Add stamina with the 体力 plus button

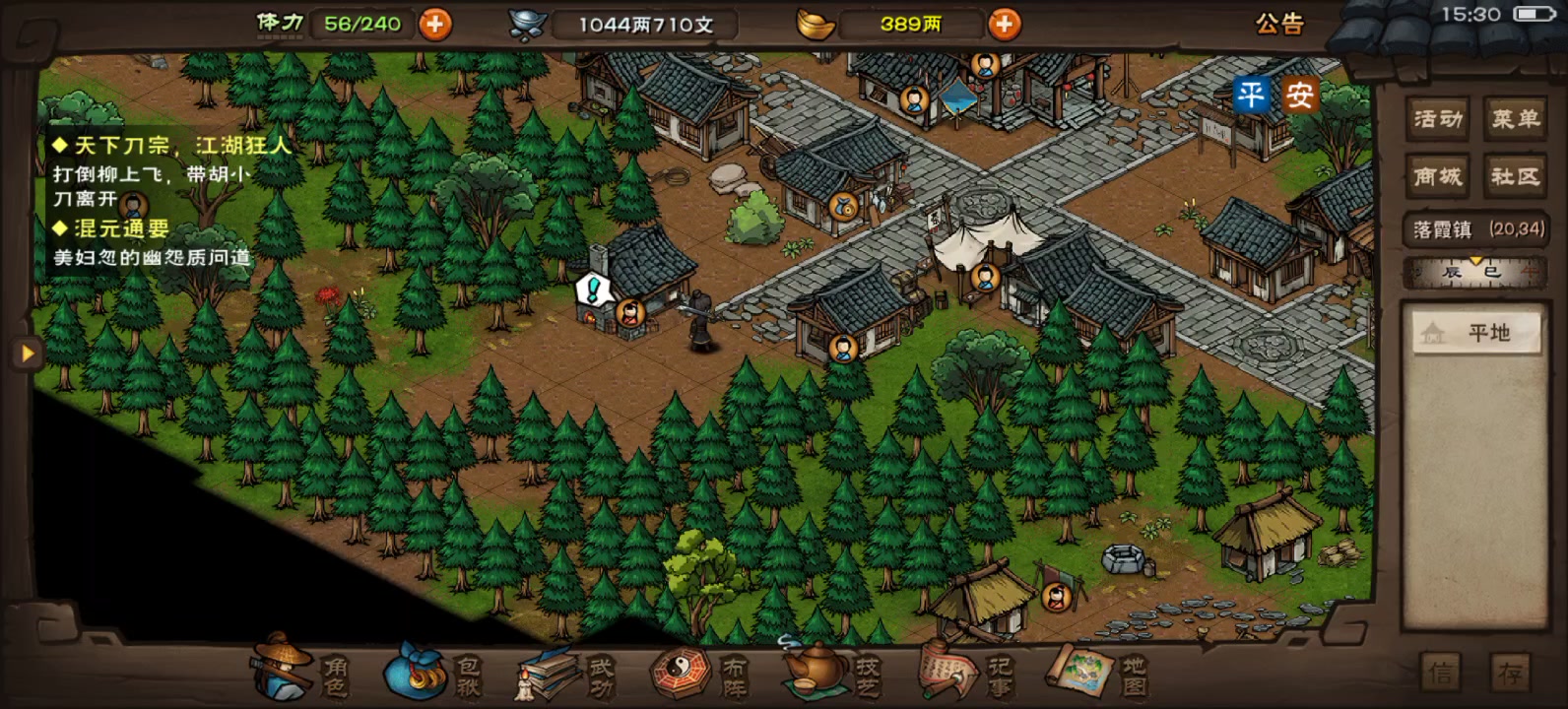pos(435,24)
